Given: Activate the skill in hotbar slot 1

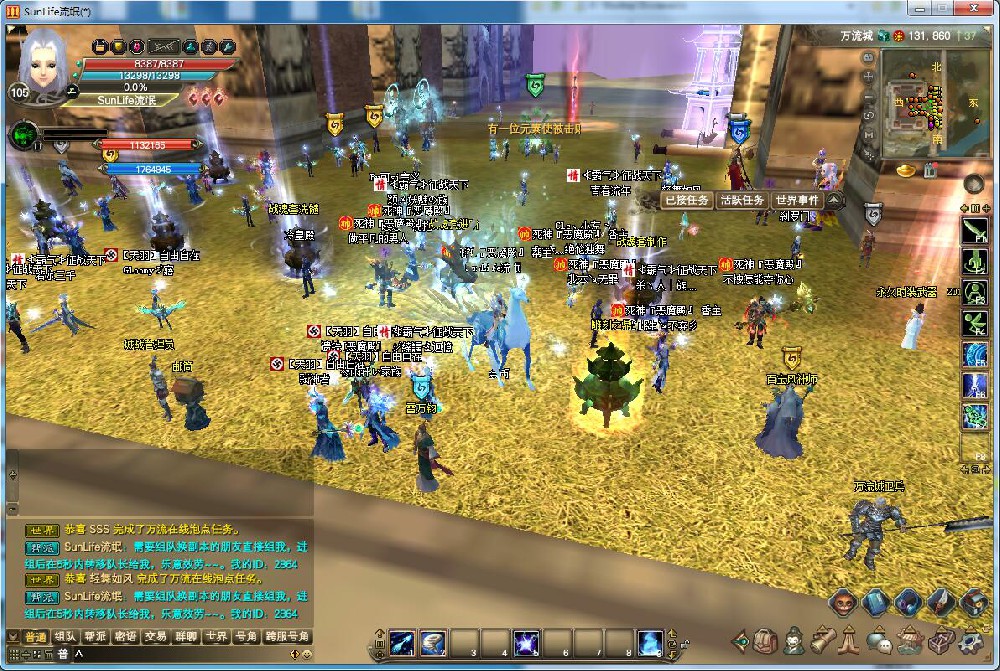Looking at the screenshot, I should (x=402, y=641).
